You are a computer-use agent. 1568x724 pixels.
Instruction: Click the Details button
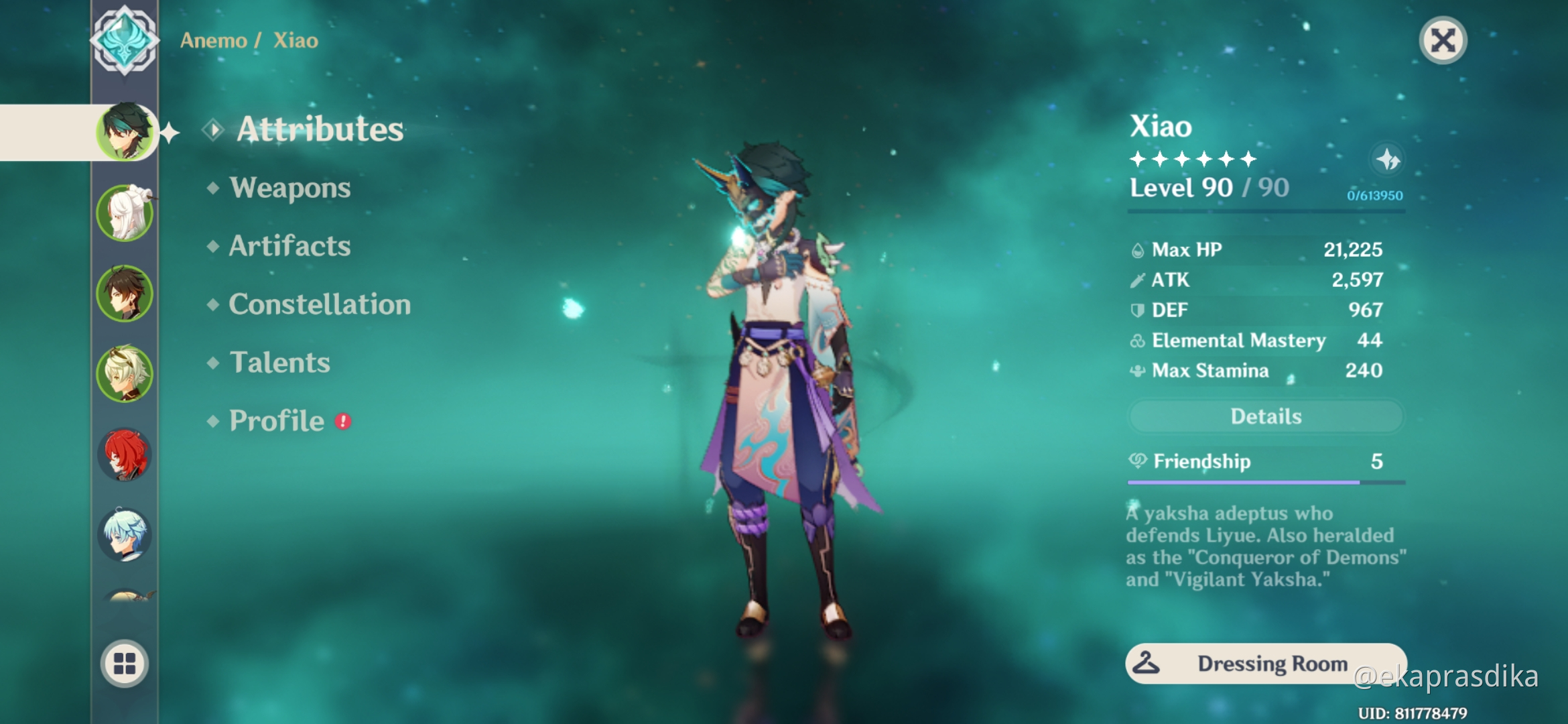pos(1265,416)
